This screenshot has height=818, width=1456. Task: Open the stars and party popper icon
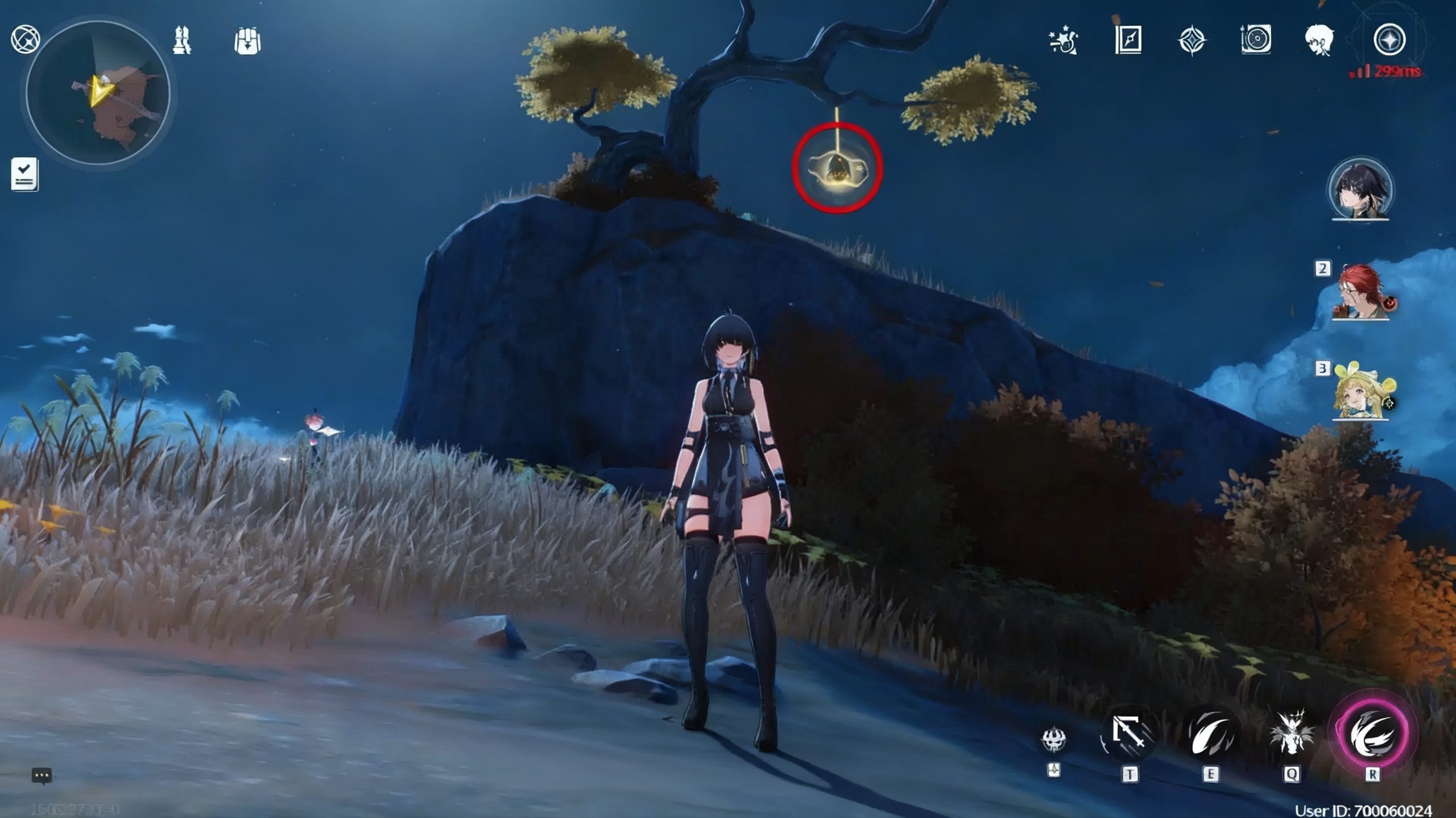1063,41
